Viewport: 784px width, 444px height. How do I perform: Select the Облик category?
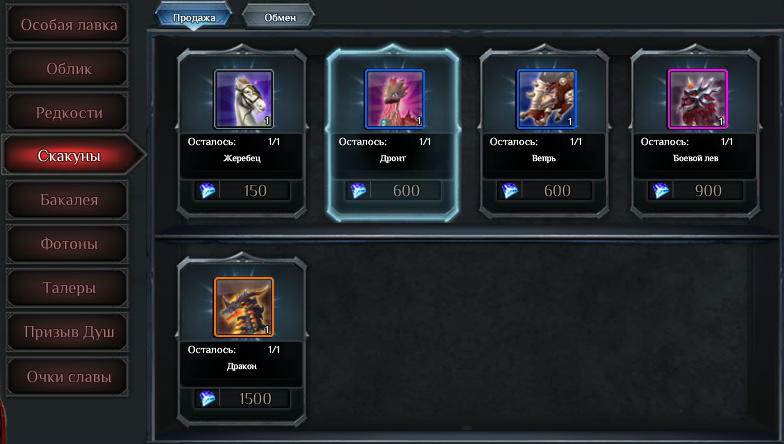[68, 68]
